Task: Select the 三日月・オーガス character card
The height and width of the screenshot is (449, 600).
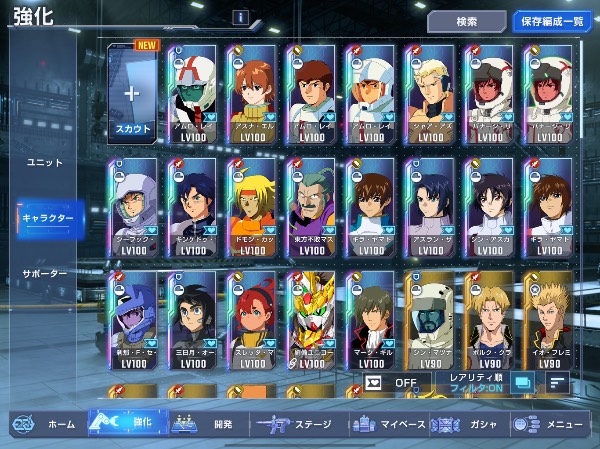Action: pyautogui.click(x=192, y=320)
